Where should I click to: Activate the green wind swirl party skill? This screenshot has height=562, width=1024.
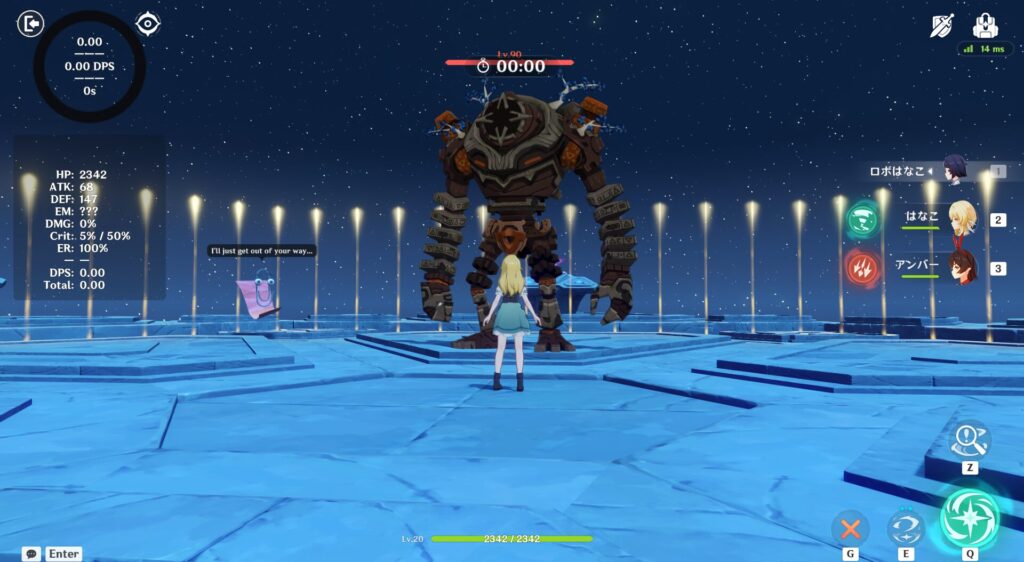(862, 219)
